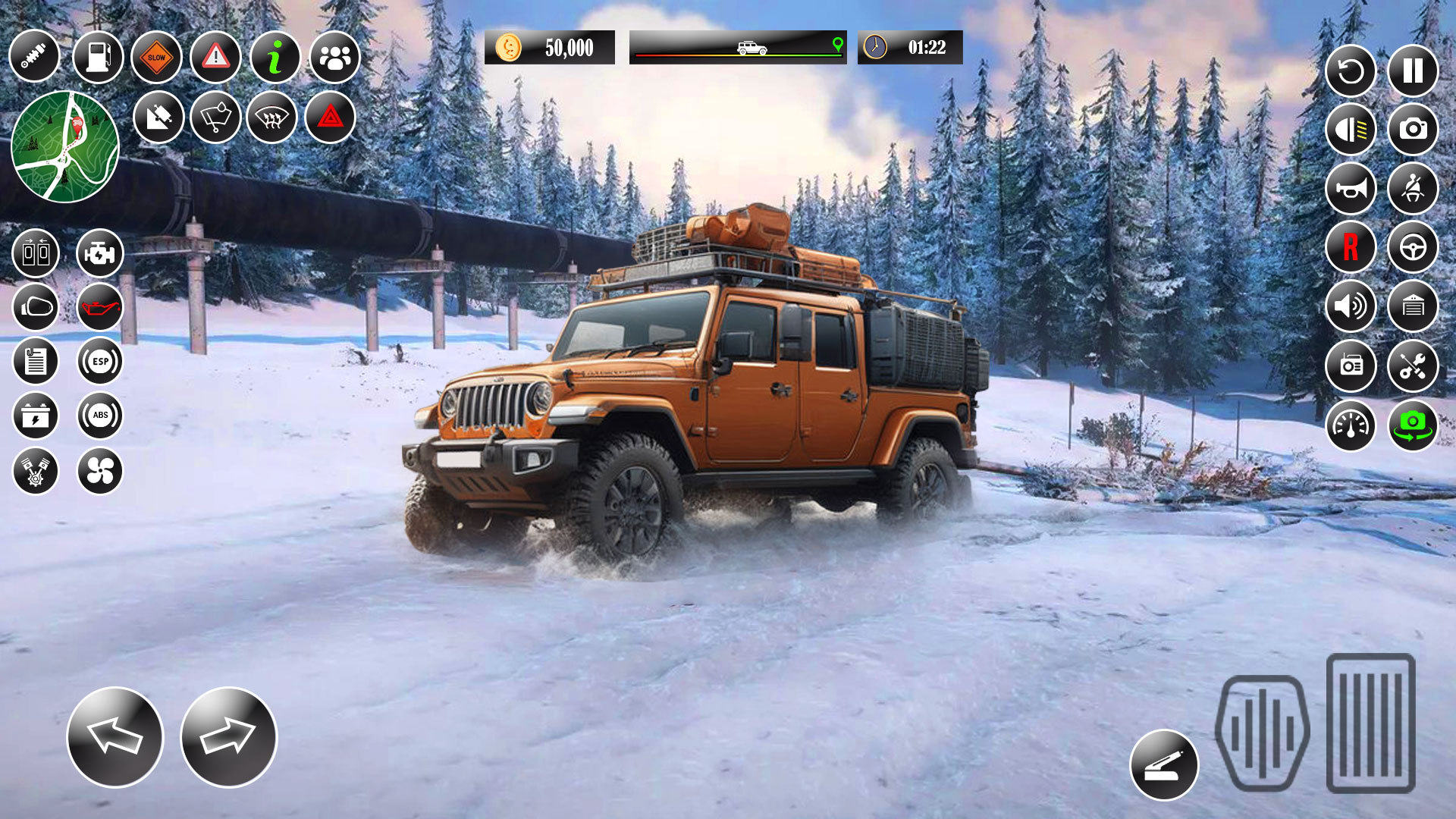Turn on the radio
Screen dimensions: 1456x819
coord(1351,366)
